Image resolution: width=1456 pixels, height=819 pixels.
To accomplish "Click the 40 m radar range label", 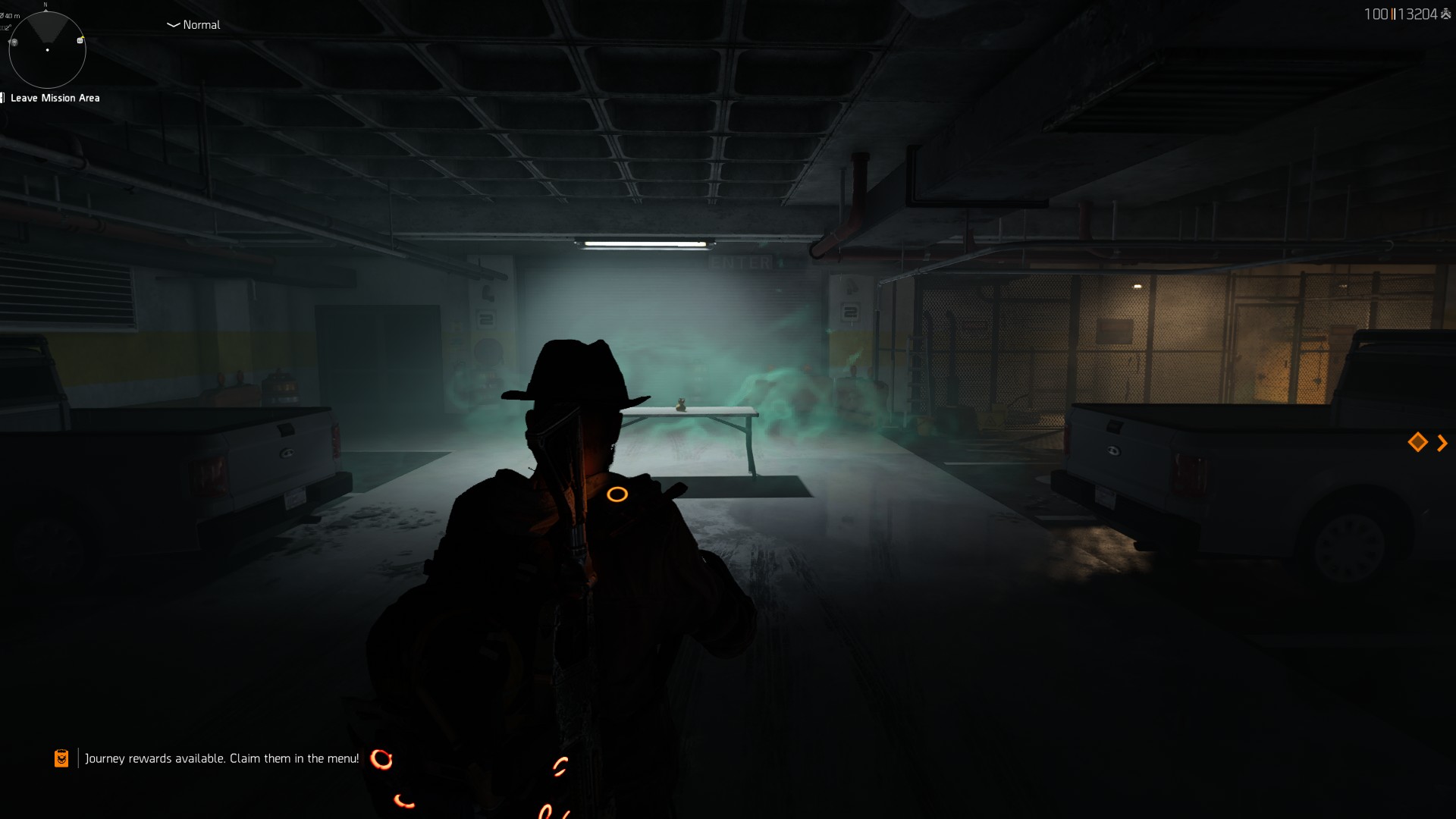I will [12, 16].
